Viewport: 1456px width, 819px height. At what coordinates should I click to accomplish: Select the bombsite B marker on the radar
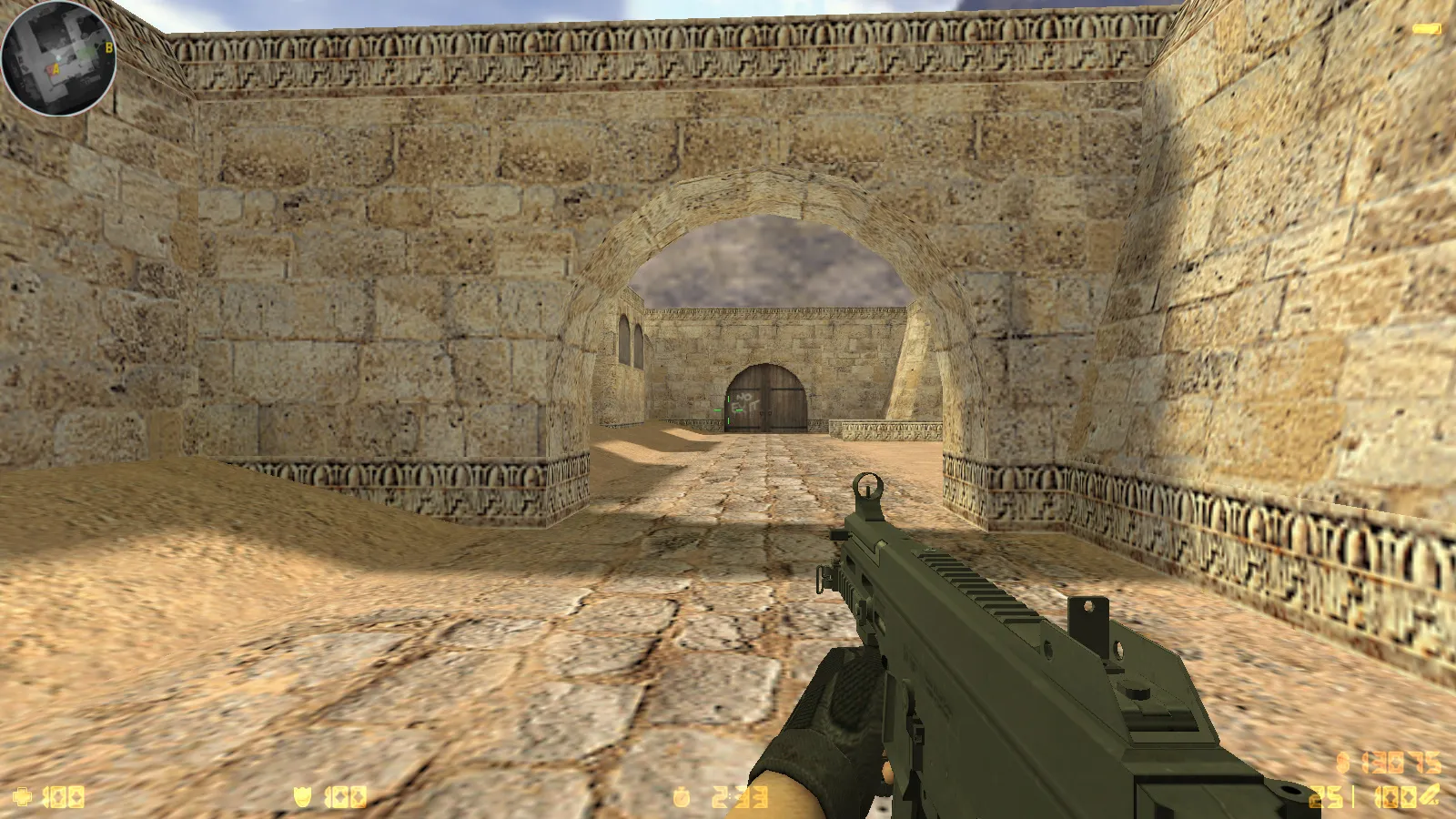(x=108, y=47)
